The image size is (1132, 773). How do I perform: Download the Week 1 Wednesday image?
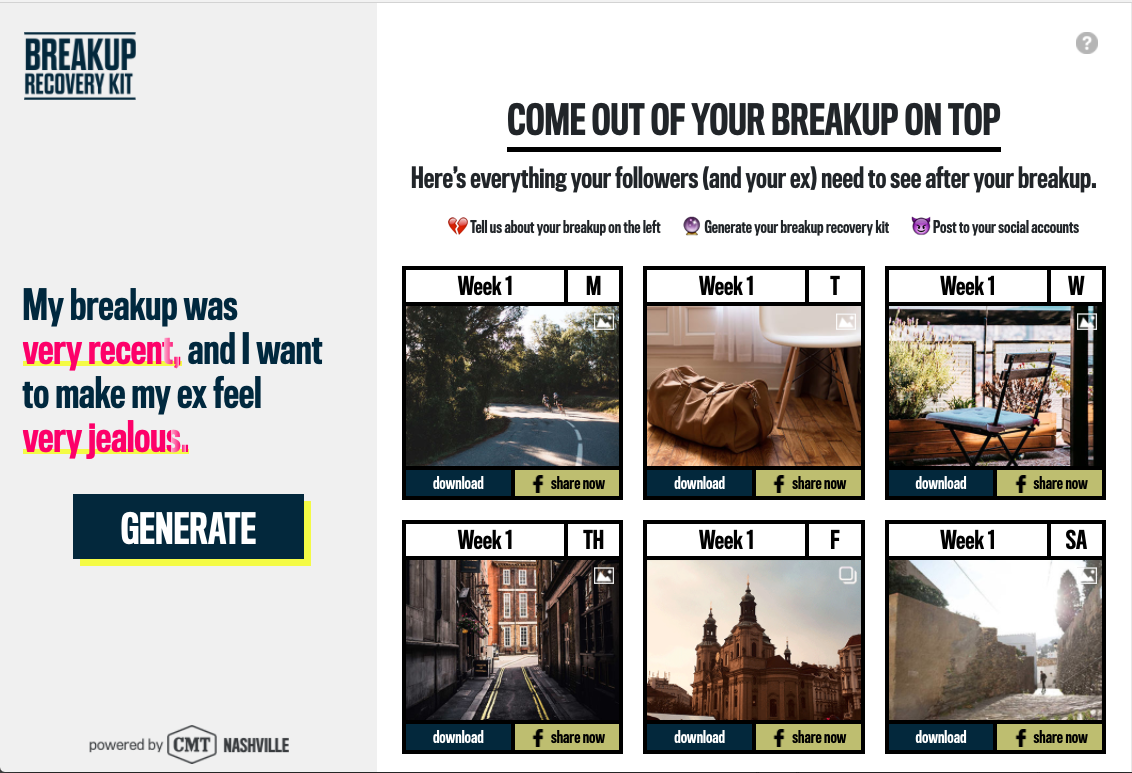[x=941, y=483]
